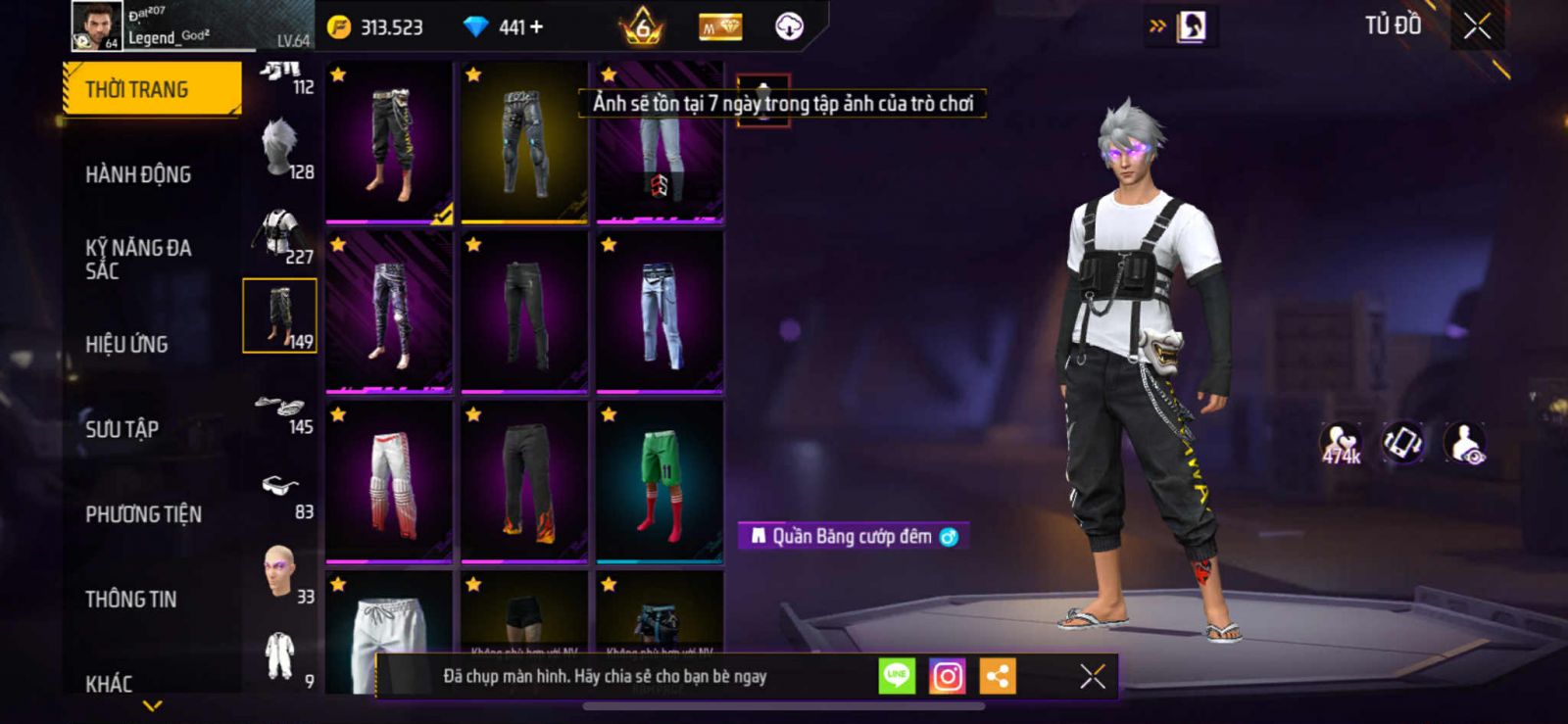Choose the sandals category with 145 items
Viewport: 1568px width, 724px height.
282,411
